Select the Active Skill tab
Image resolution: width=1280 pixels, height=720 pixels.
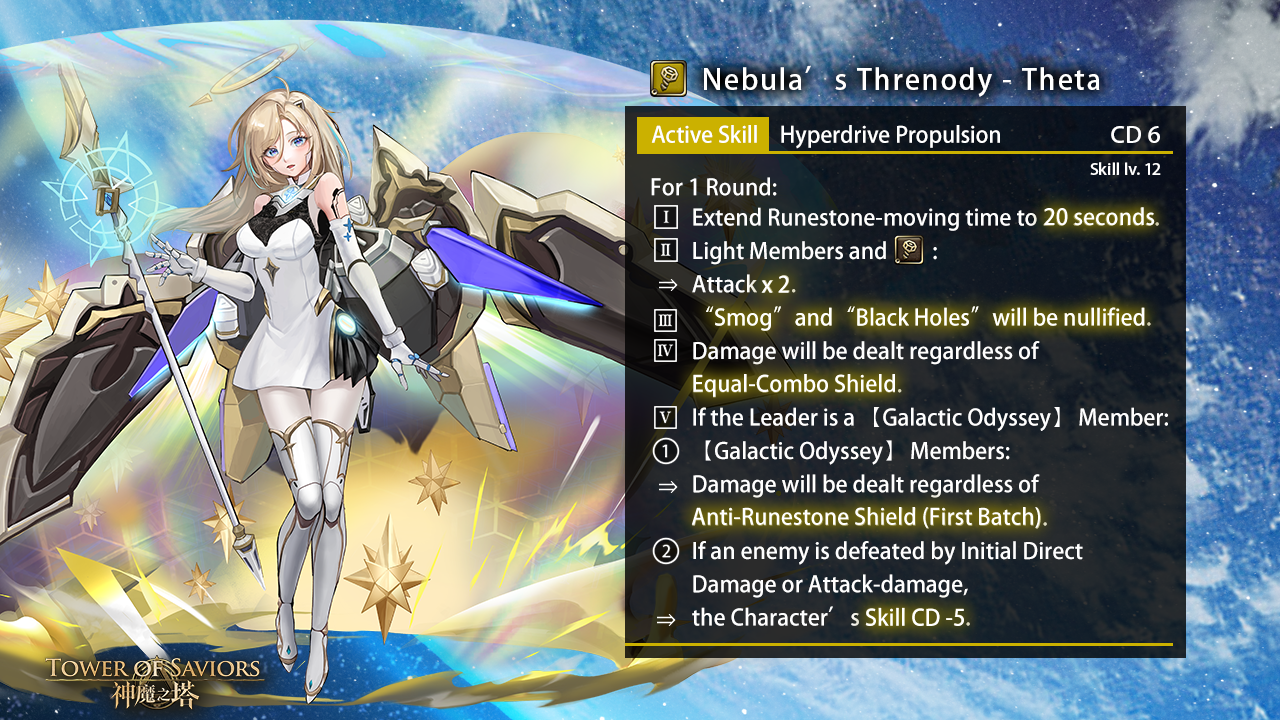tap(703, 135)
